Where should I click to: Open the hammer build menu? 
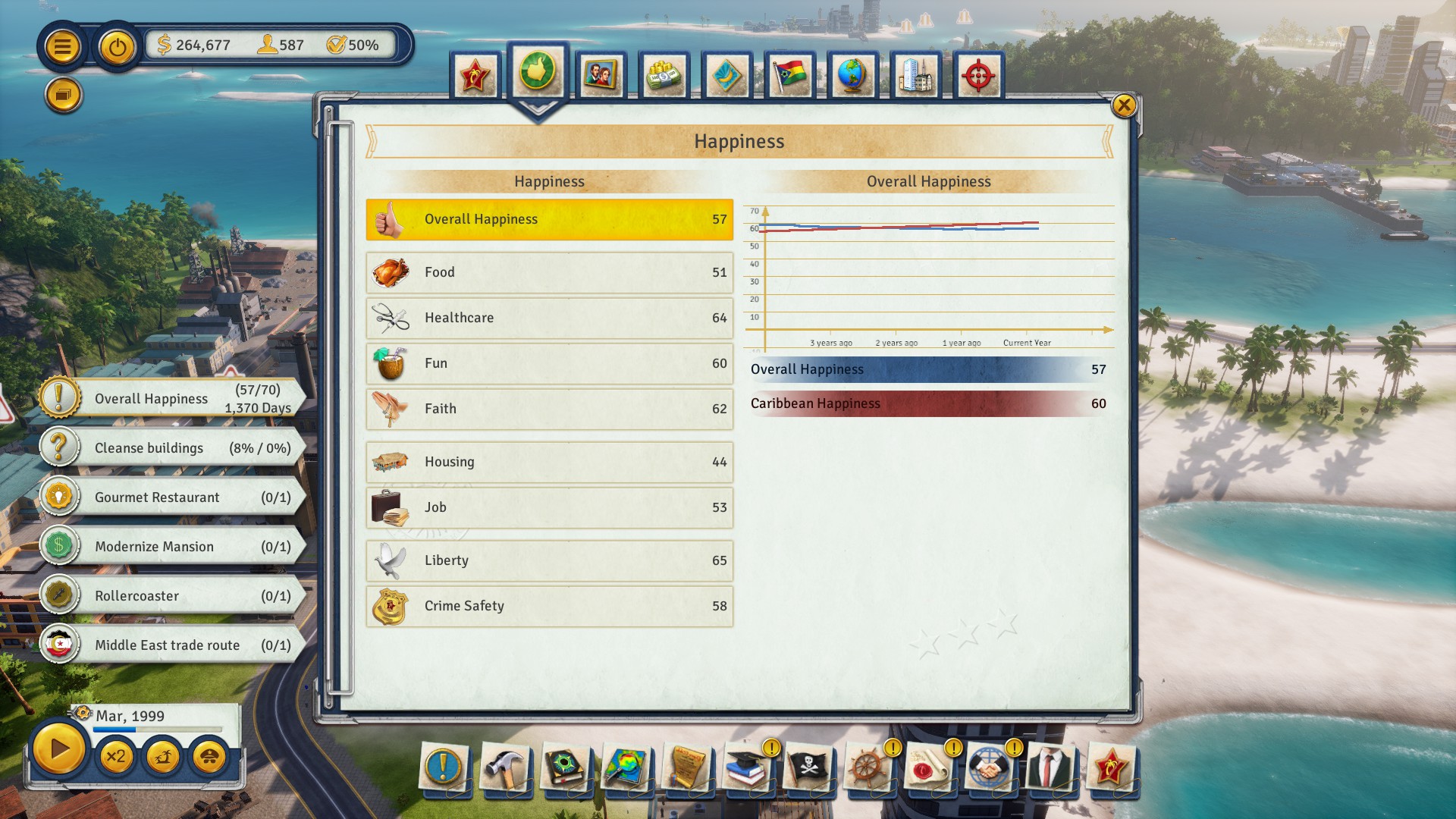[504, 768]
